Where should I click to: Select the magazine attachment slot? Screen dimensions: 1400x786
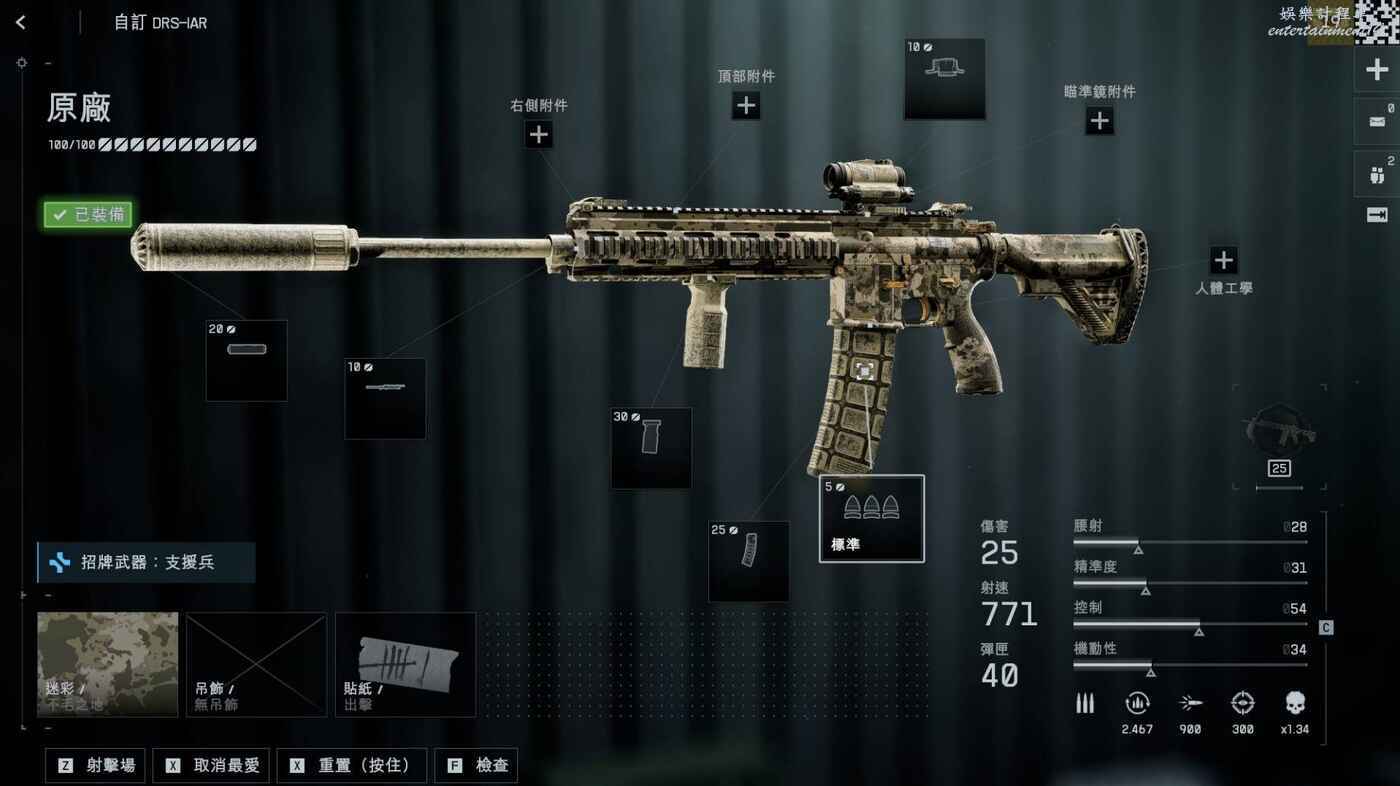748,560
